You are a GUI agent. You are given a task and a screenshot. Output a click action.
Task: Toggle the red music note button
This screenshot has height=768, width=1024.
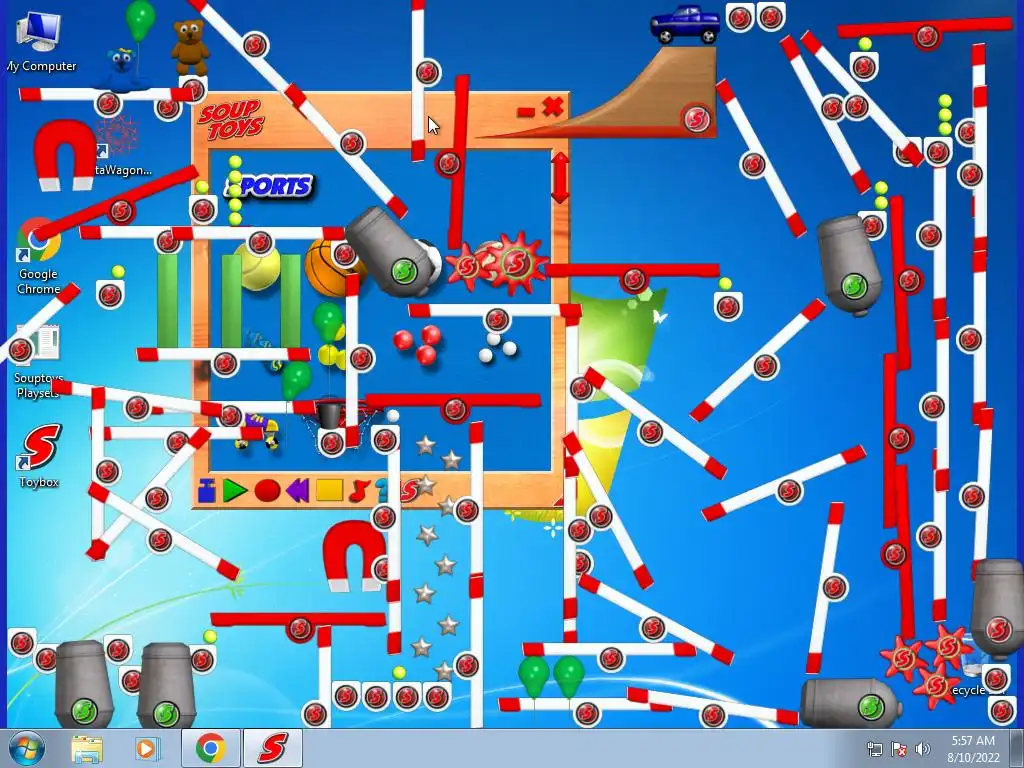tap(359, 490)
